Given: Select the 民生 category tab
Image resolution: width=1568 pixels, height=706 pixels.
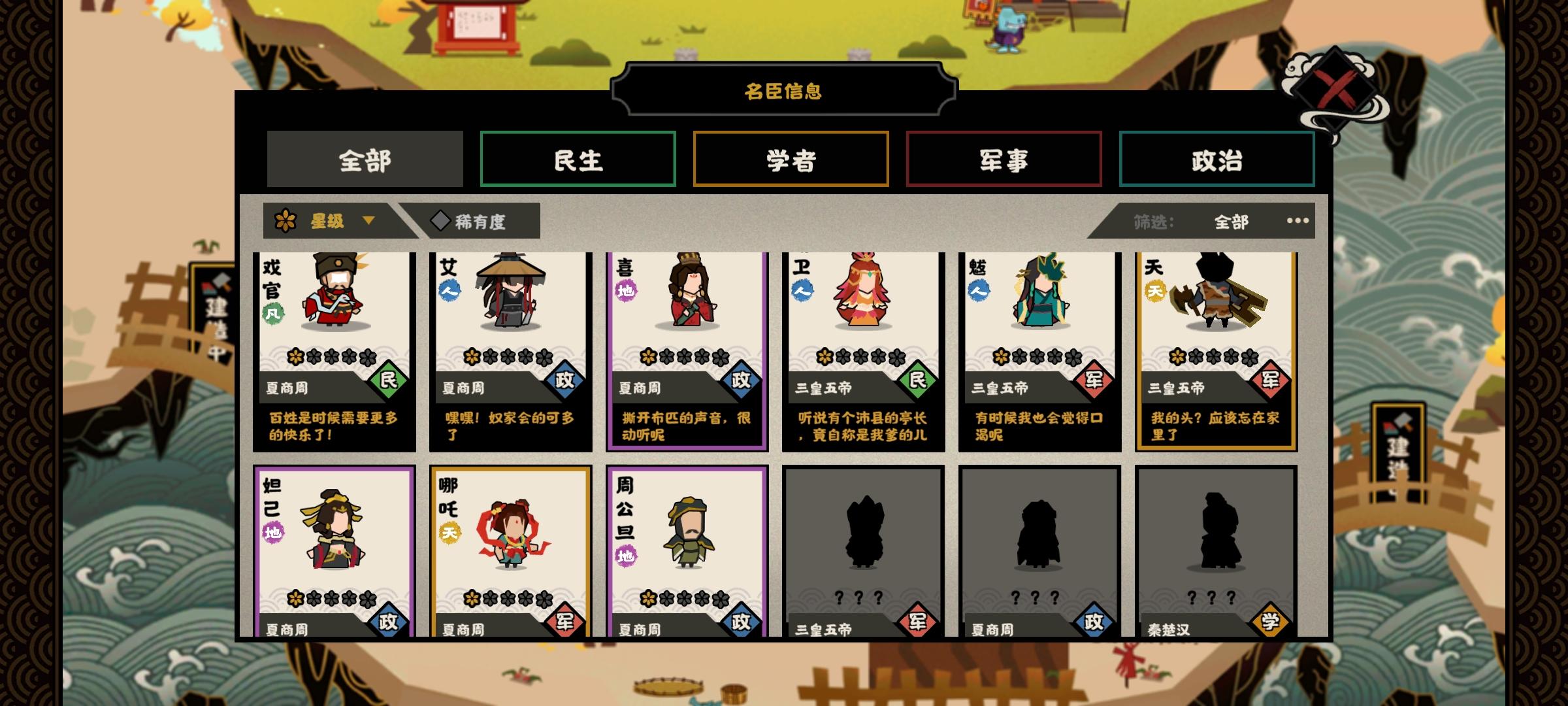Looking at the screenshot, I should (578, 160).
